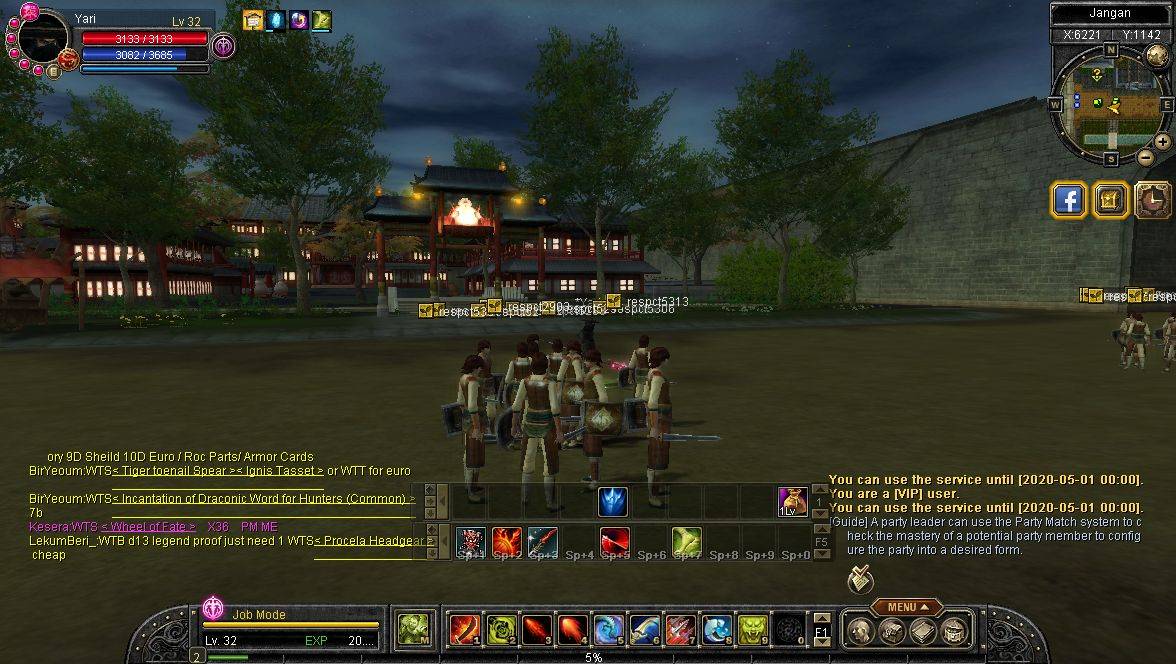Select the purple 1Lv pouch item slot

click(x=792, y=501)
